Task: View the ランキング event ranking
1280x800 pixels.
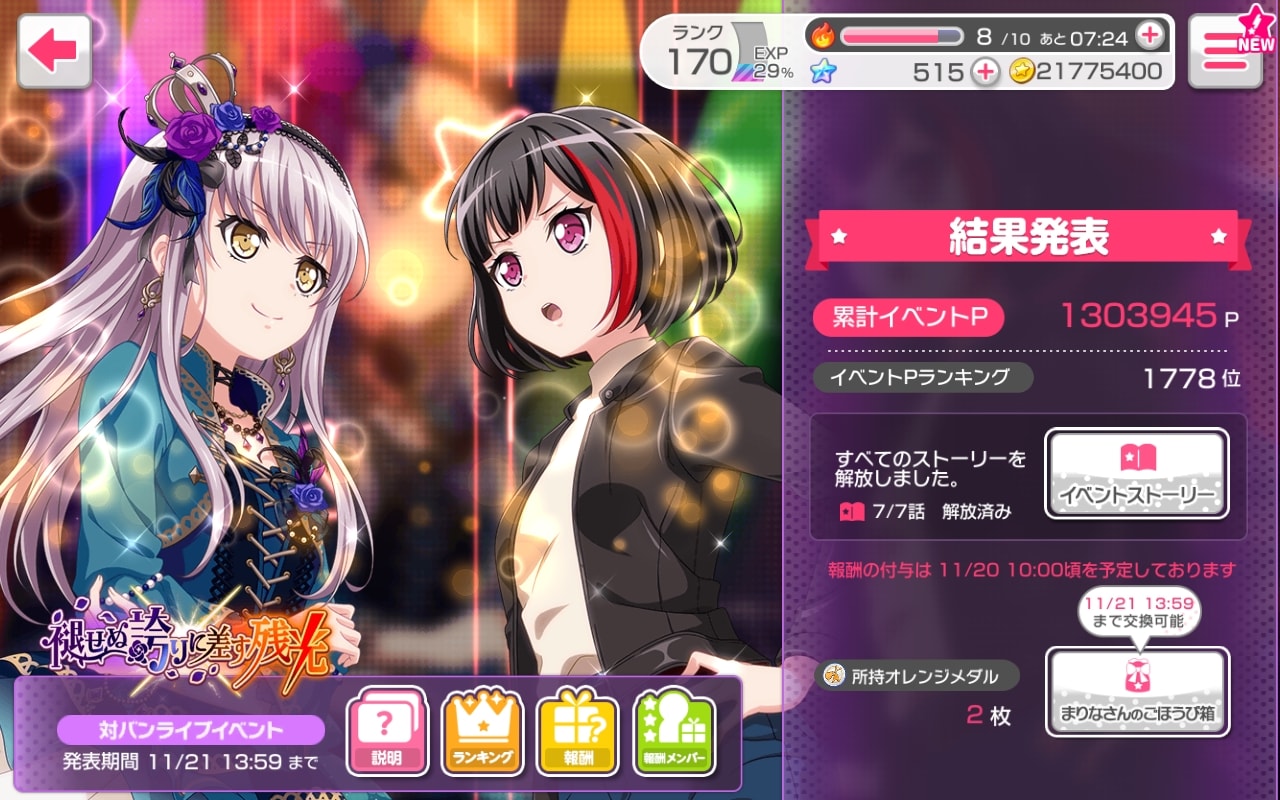Action: (483, 732)
